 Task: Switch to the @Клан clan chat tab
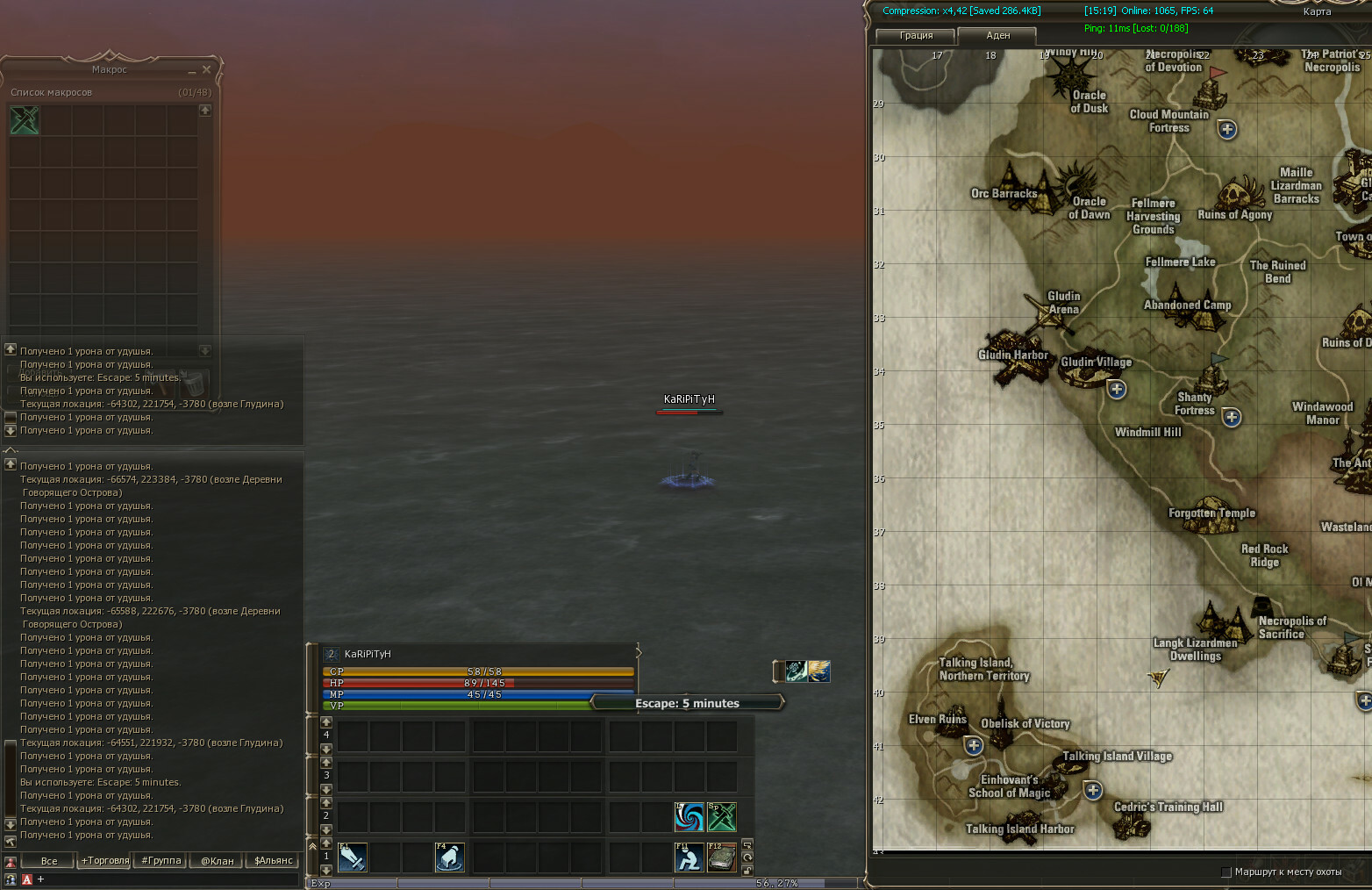(218, 861)
